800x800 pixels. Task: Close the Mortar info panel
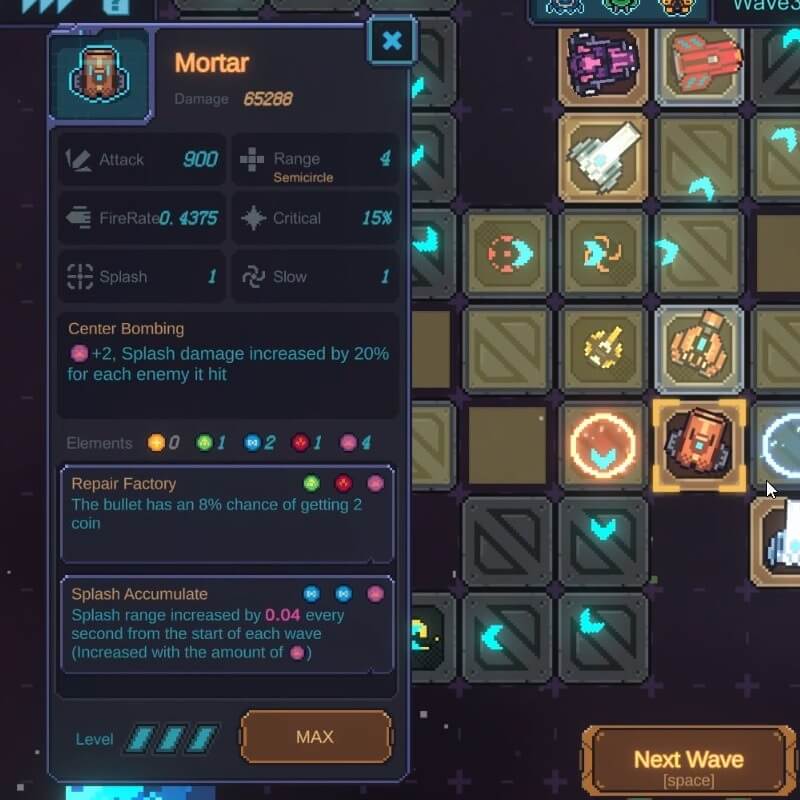click(x=392, y=42)
